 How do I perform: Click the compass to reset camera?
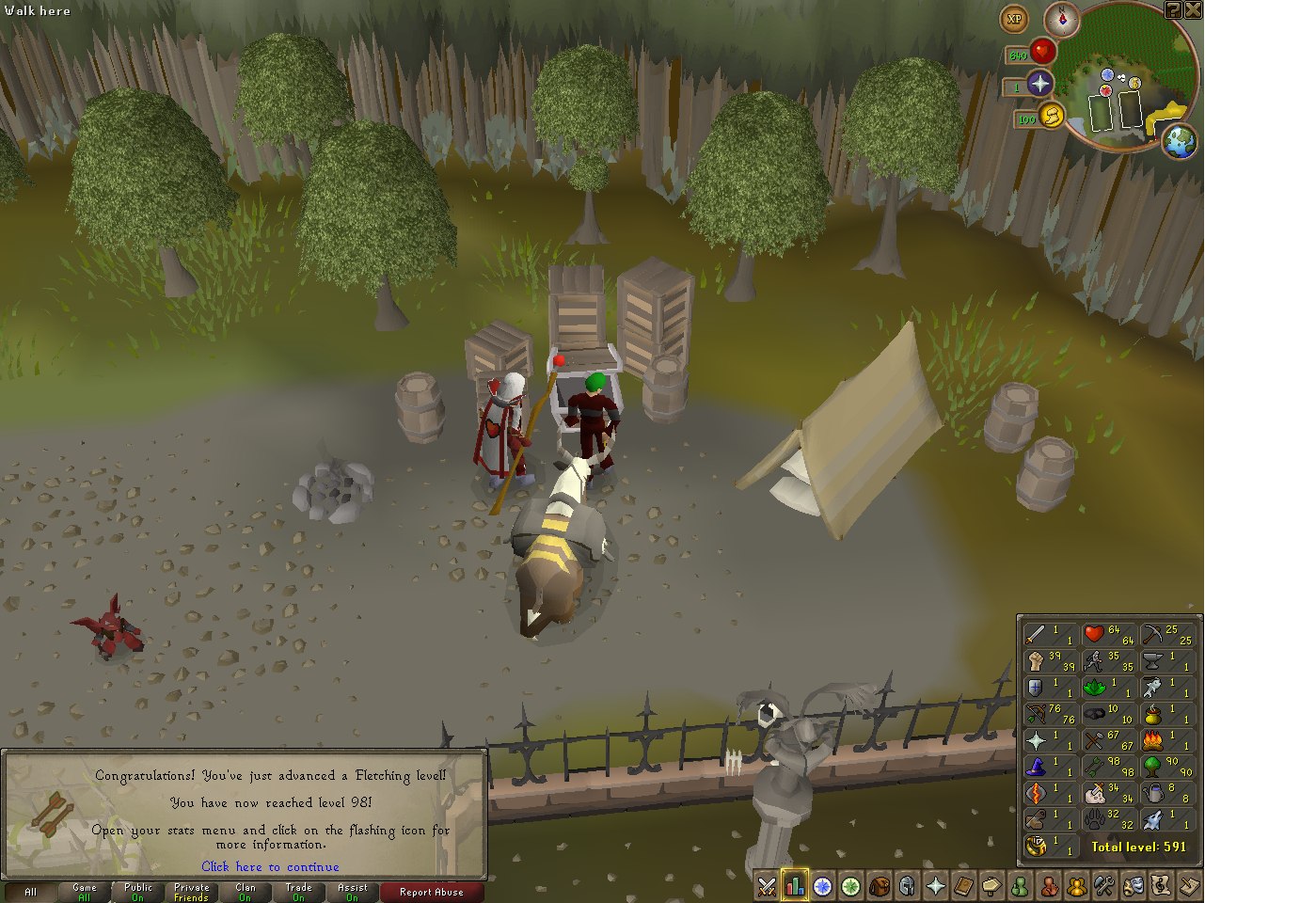click(1062, 20)
